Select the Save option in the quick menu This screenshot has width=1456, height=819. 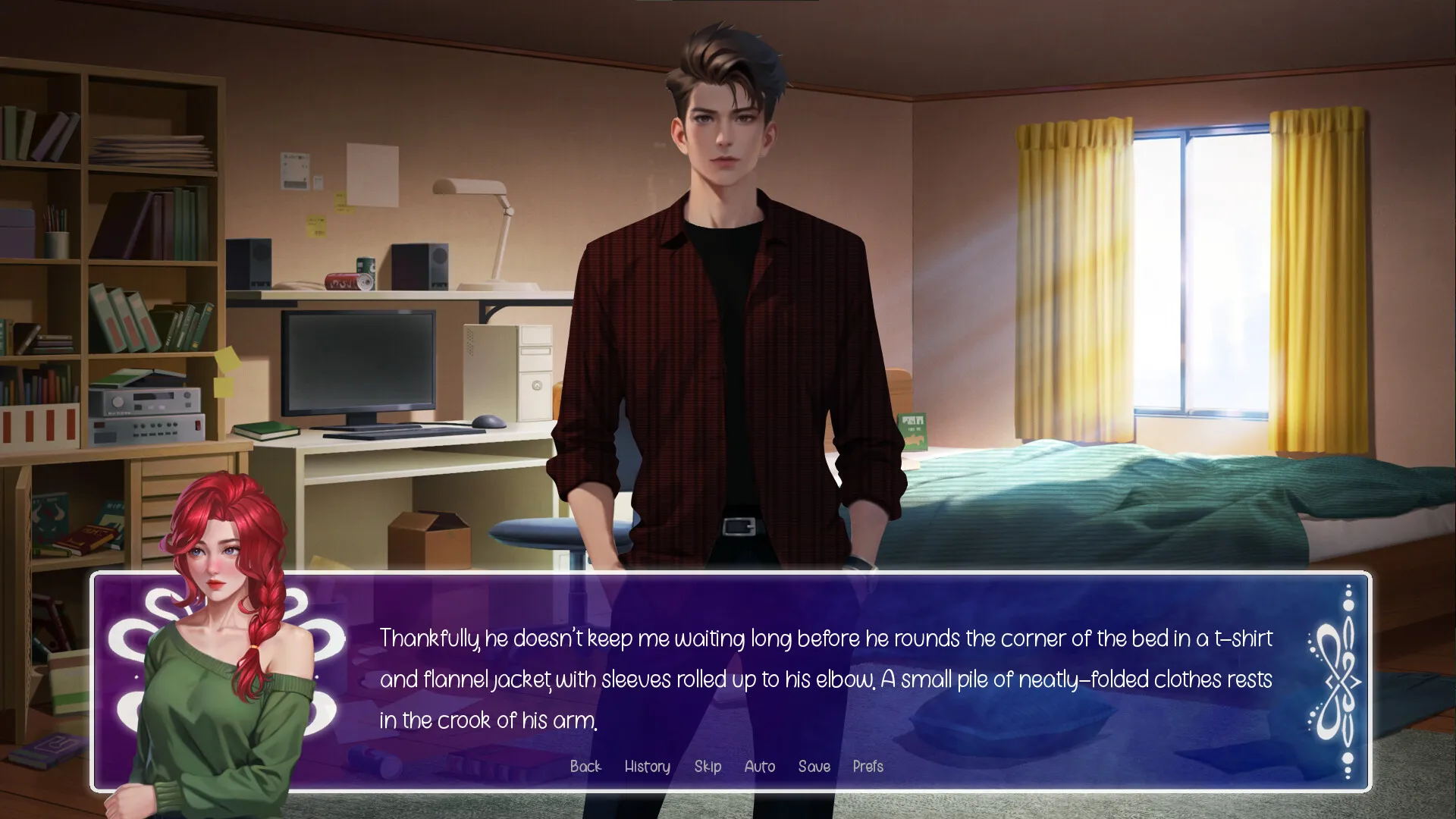coord(814,767)
